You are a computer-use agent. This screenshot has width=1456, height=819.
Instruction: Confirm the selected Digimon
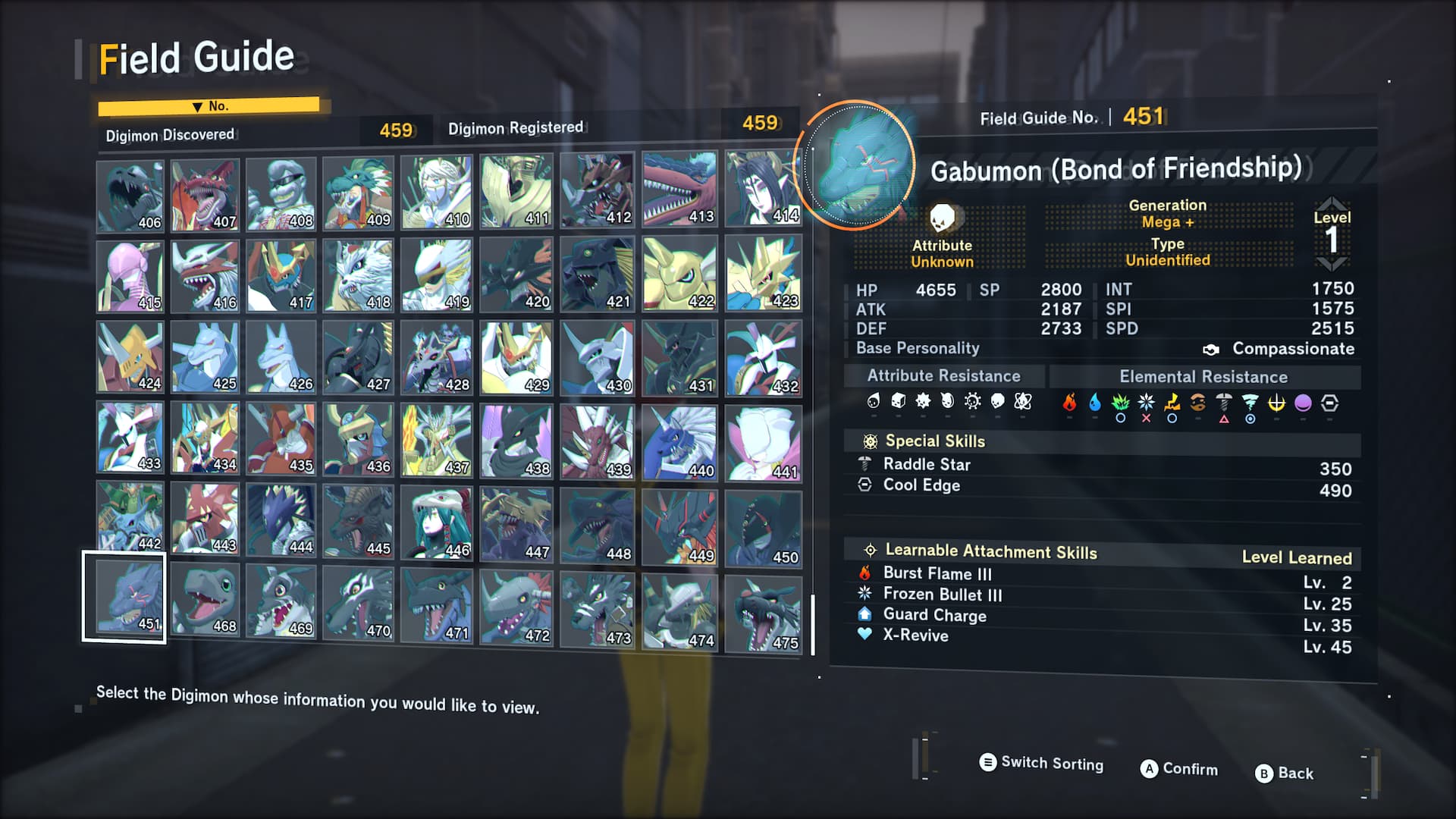click(x=1179, y=769)
